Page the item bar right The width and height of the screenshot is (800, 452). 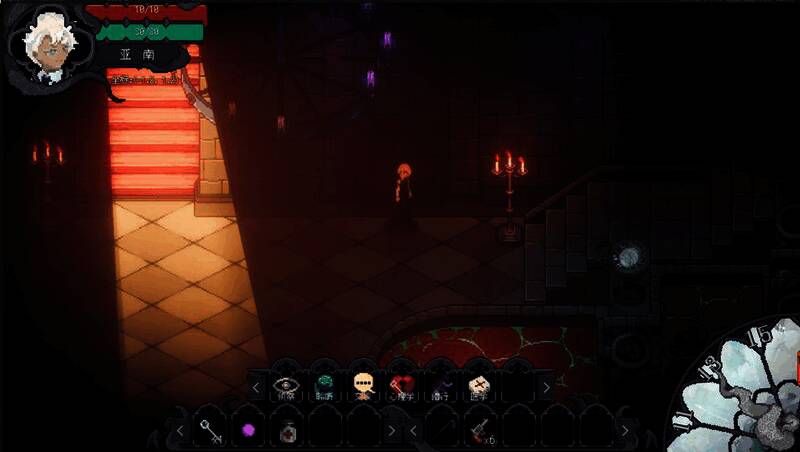(392, 431)
